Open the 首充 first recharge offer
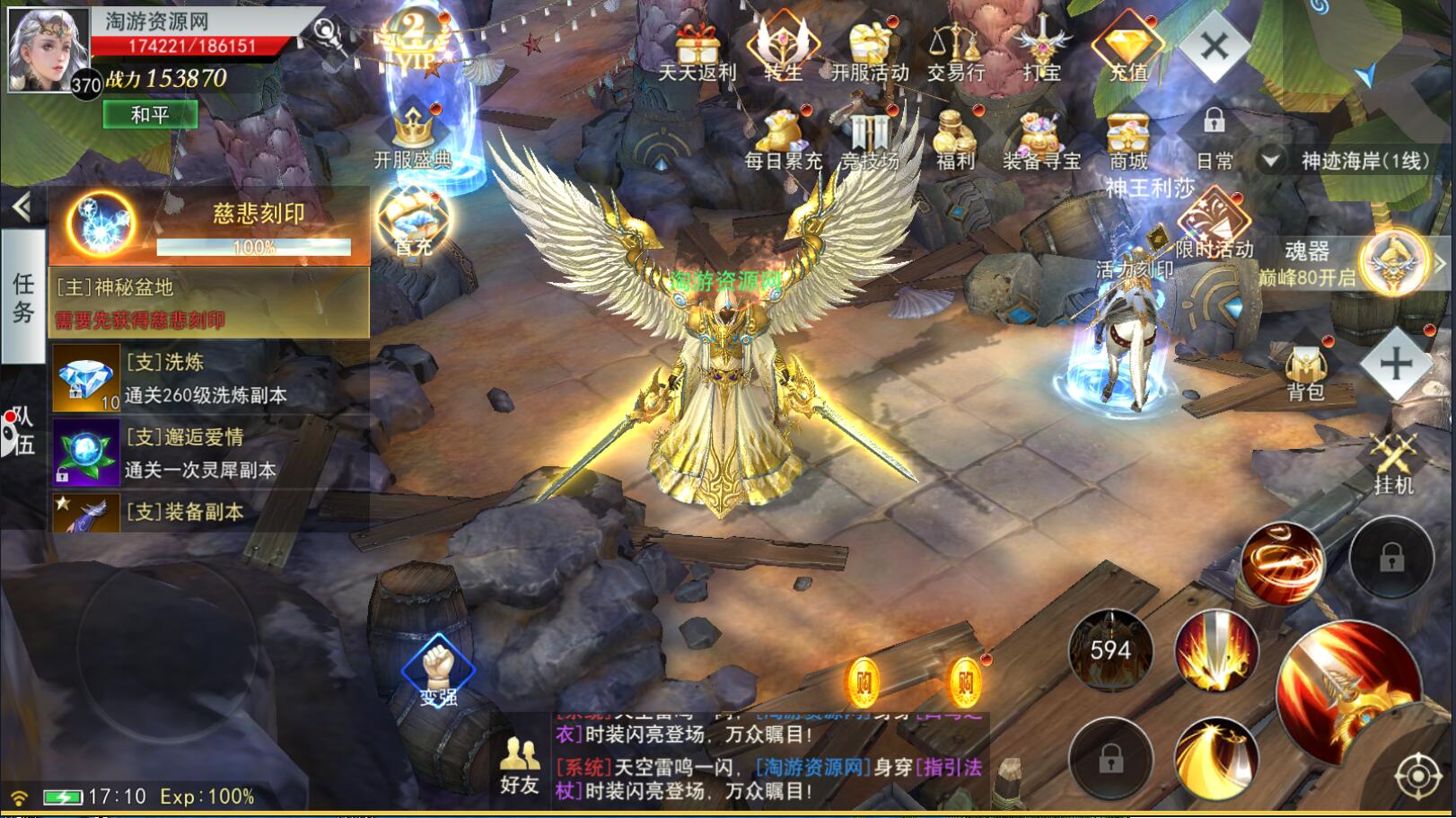1456x818 pixels. click(412, 221)
